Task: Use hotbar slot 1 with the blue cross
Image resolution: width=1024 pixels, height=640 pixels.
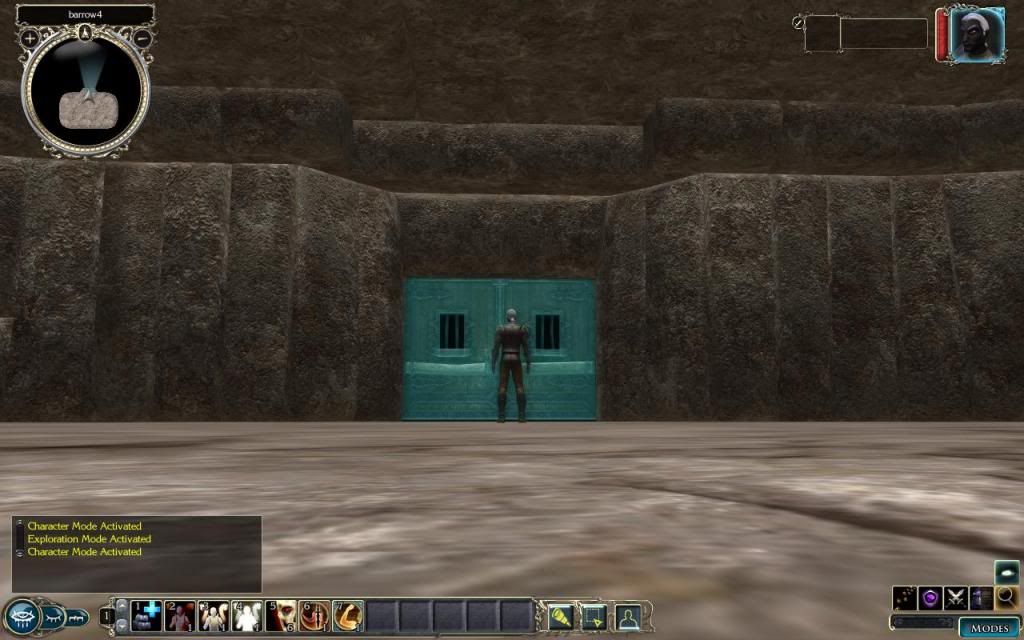Action: tap(148, 615)
